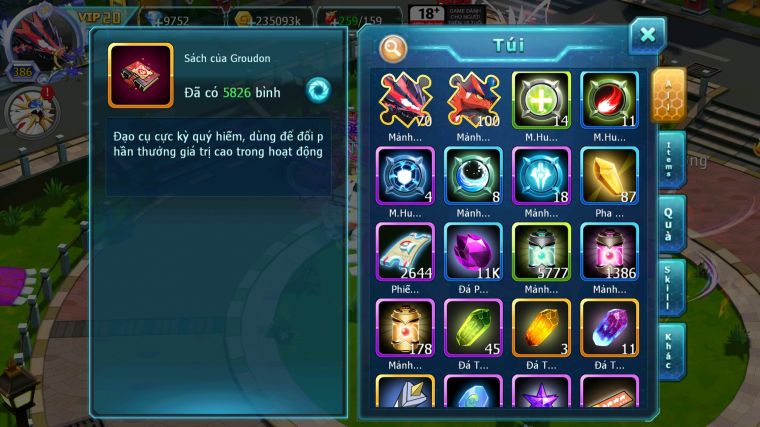The width and height of the screenshot is (760, 427).
Task: Open the bag search magnifier
Action: click(394, 47)
